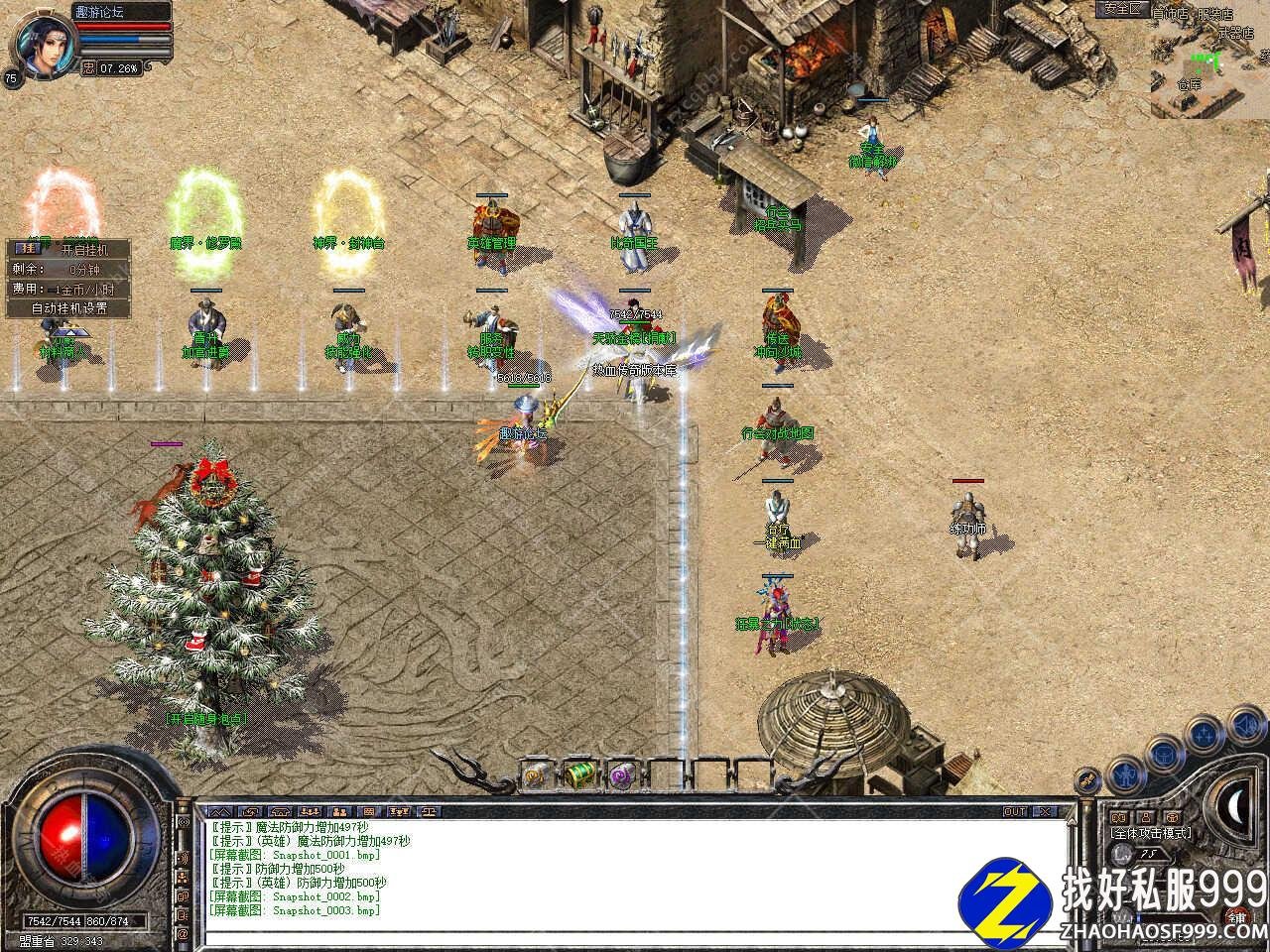Use the scroll item in the hotbar

click(537, 775)
